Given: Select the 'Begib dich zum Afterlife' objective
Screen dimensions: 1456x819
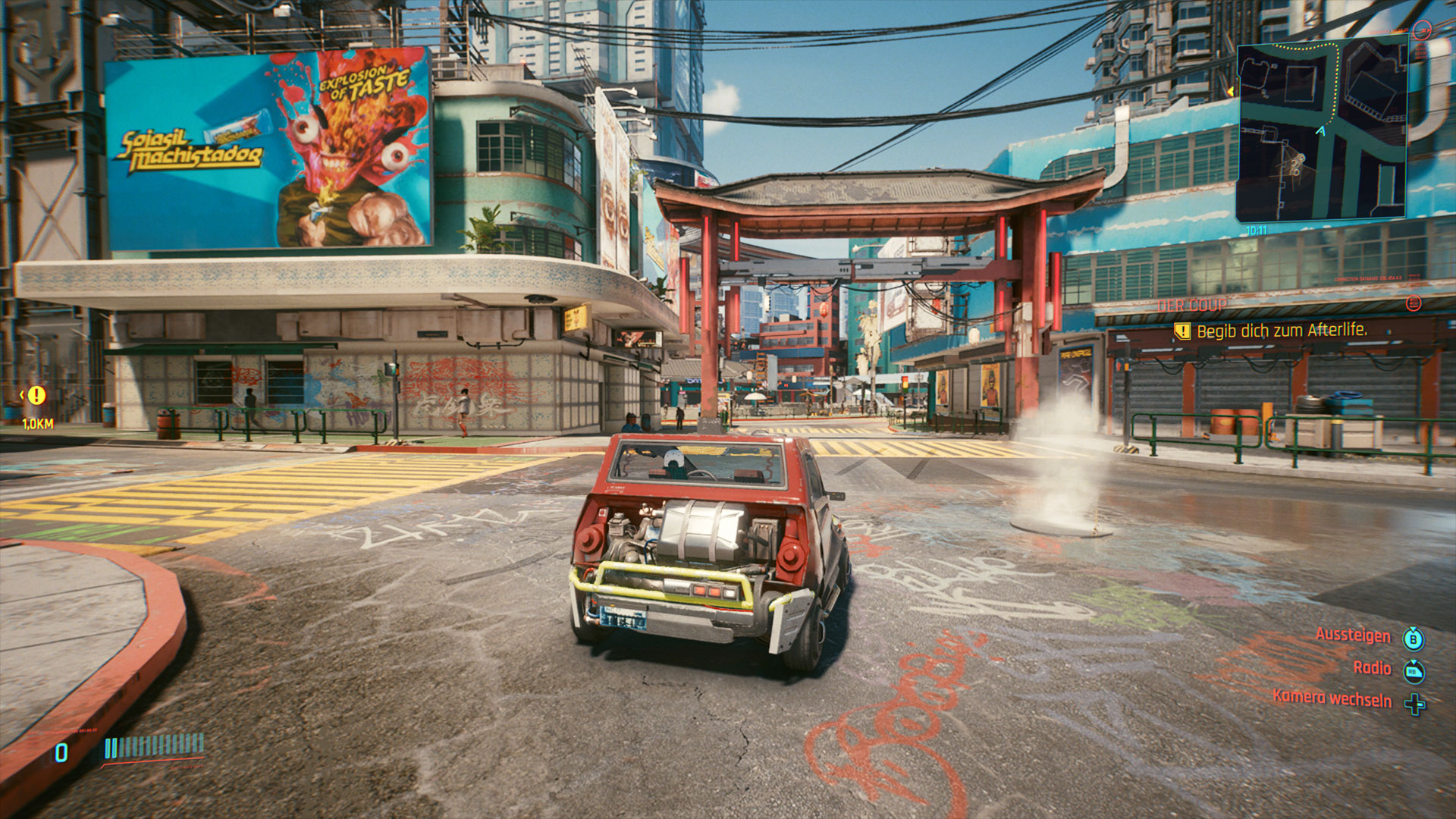Looking at the screenshot, I should [1281, 331].
